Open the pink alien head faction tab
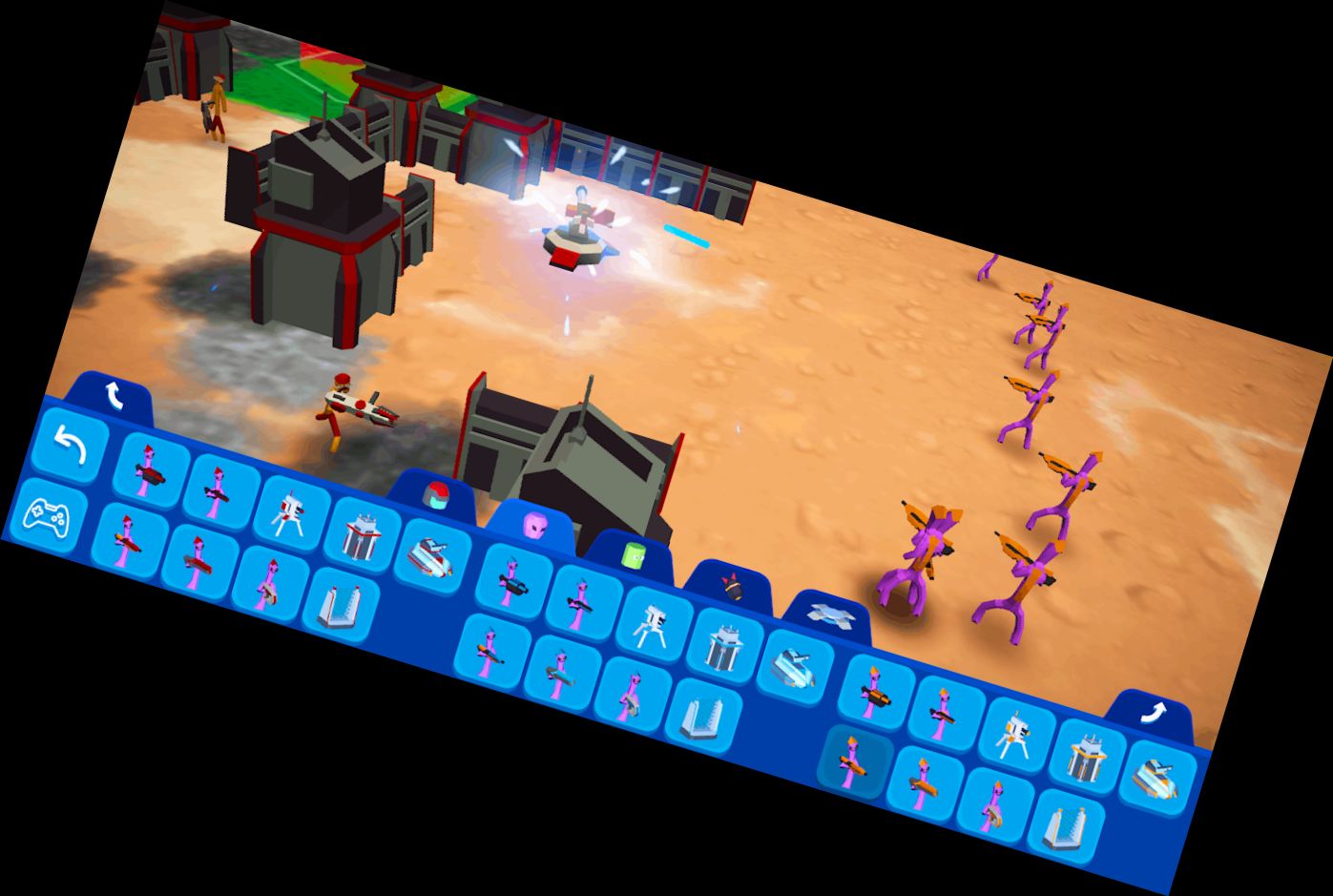This screenshot has height=896, width=1333. [535, 526]
